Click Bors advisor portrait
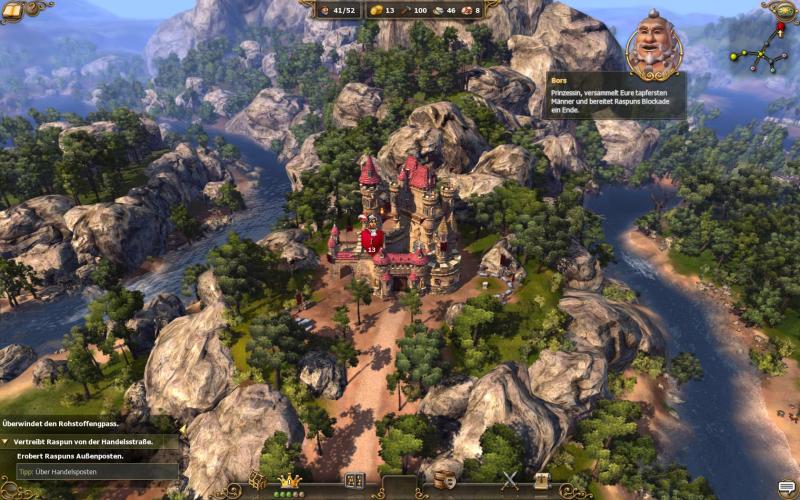 653,48
